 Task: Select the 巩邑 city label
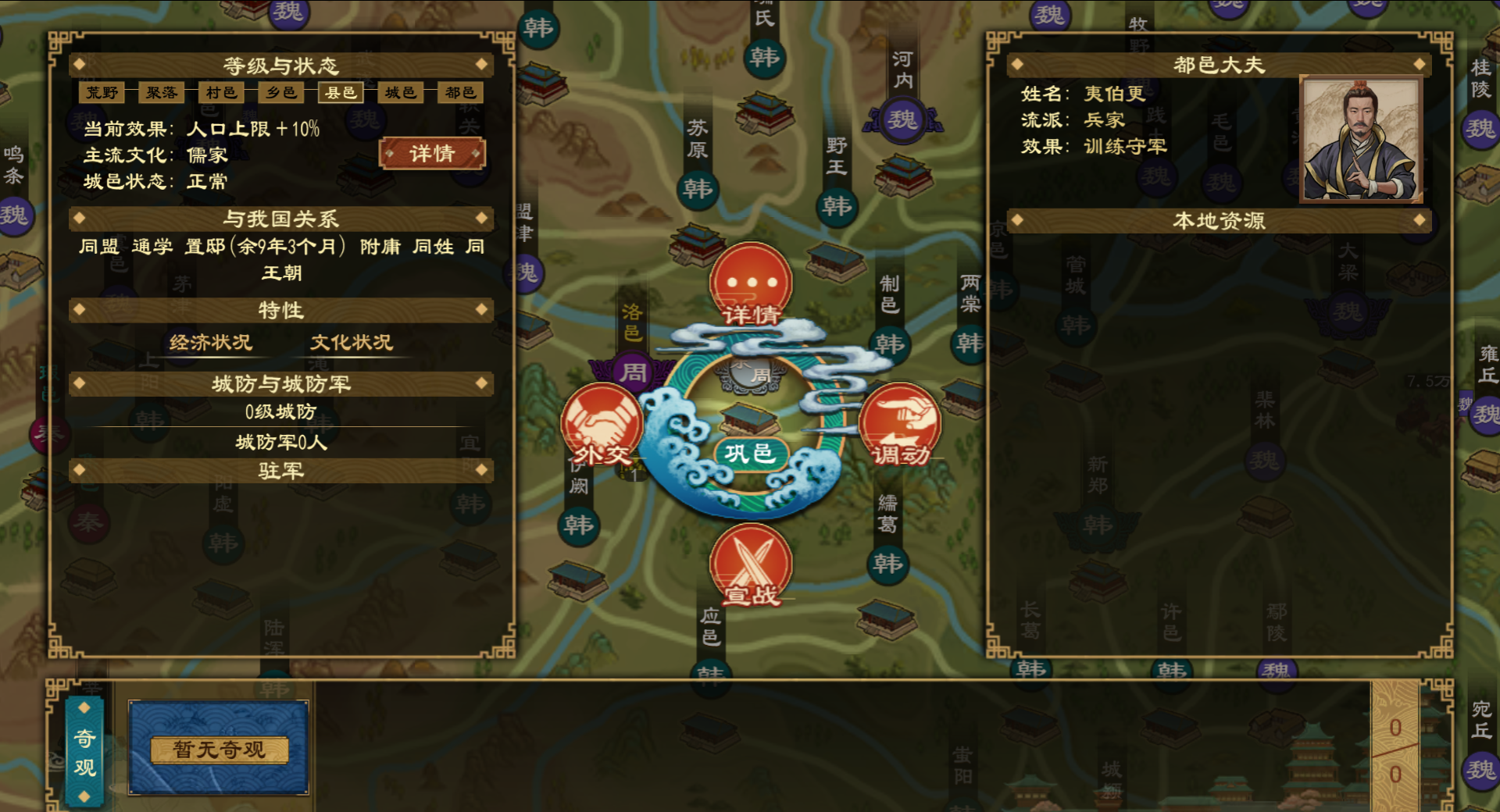[x=748, y=454]
